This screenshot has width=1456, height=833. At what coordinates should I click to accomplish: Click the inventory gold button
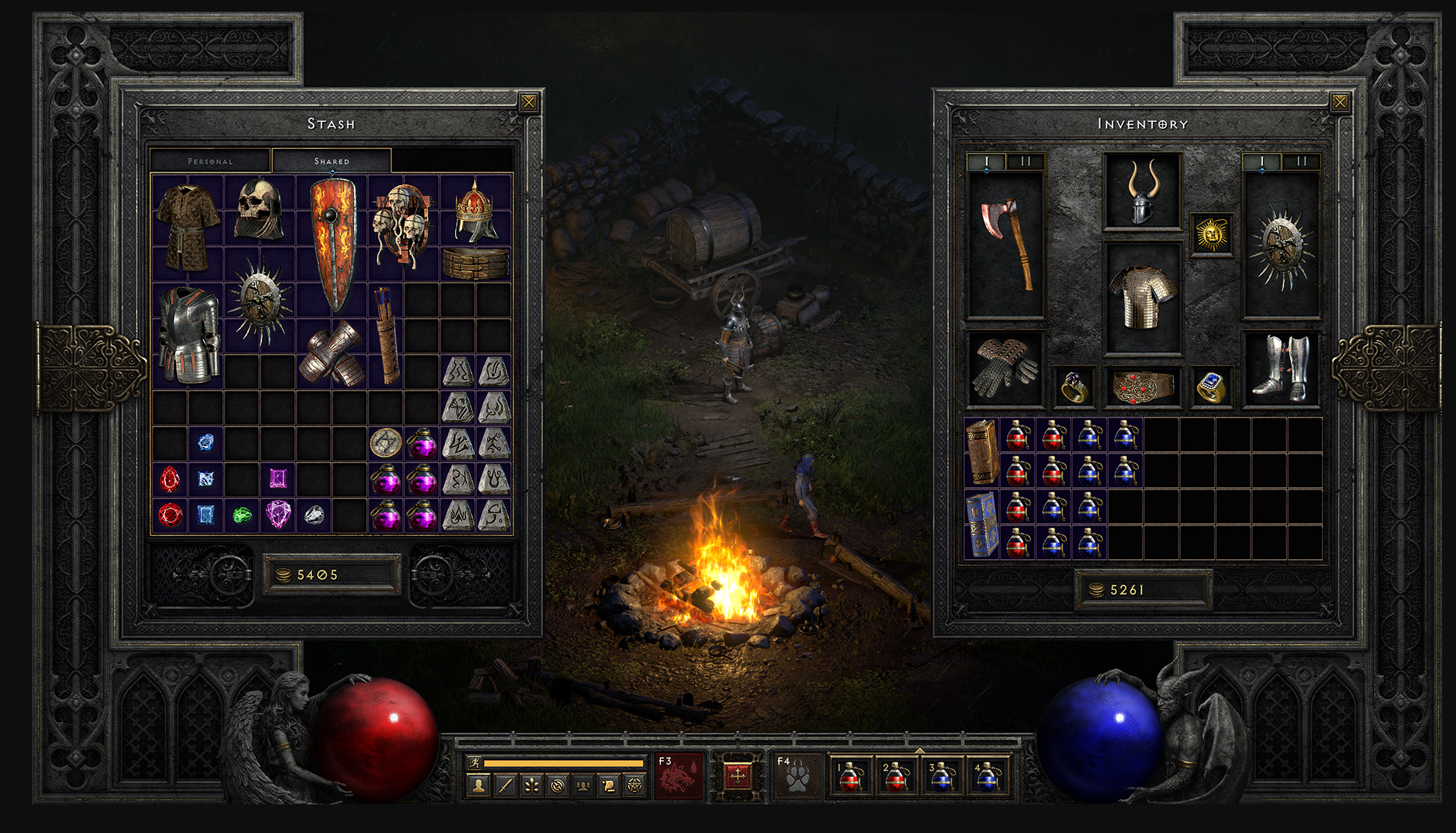pos(1142,590)
